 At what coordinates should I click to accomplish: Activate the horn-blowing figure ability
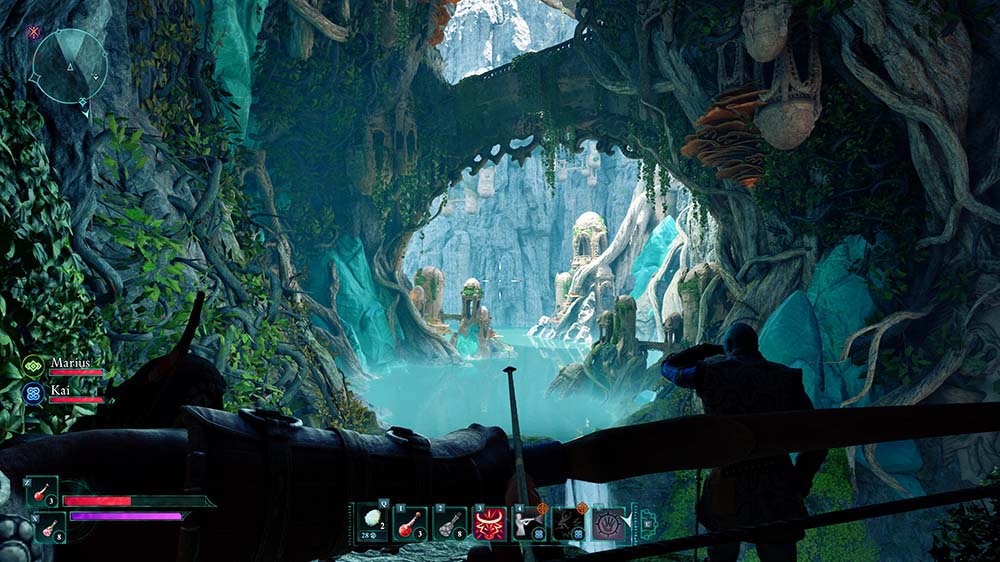[529, 522]
